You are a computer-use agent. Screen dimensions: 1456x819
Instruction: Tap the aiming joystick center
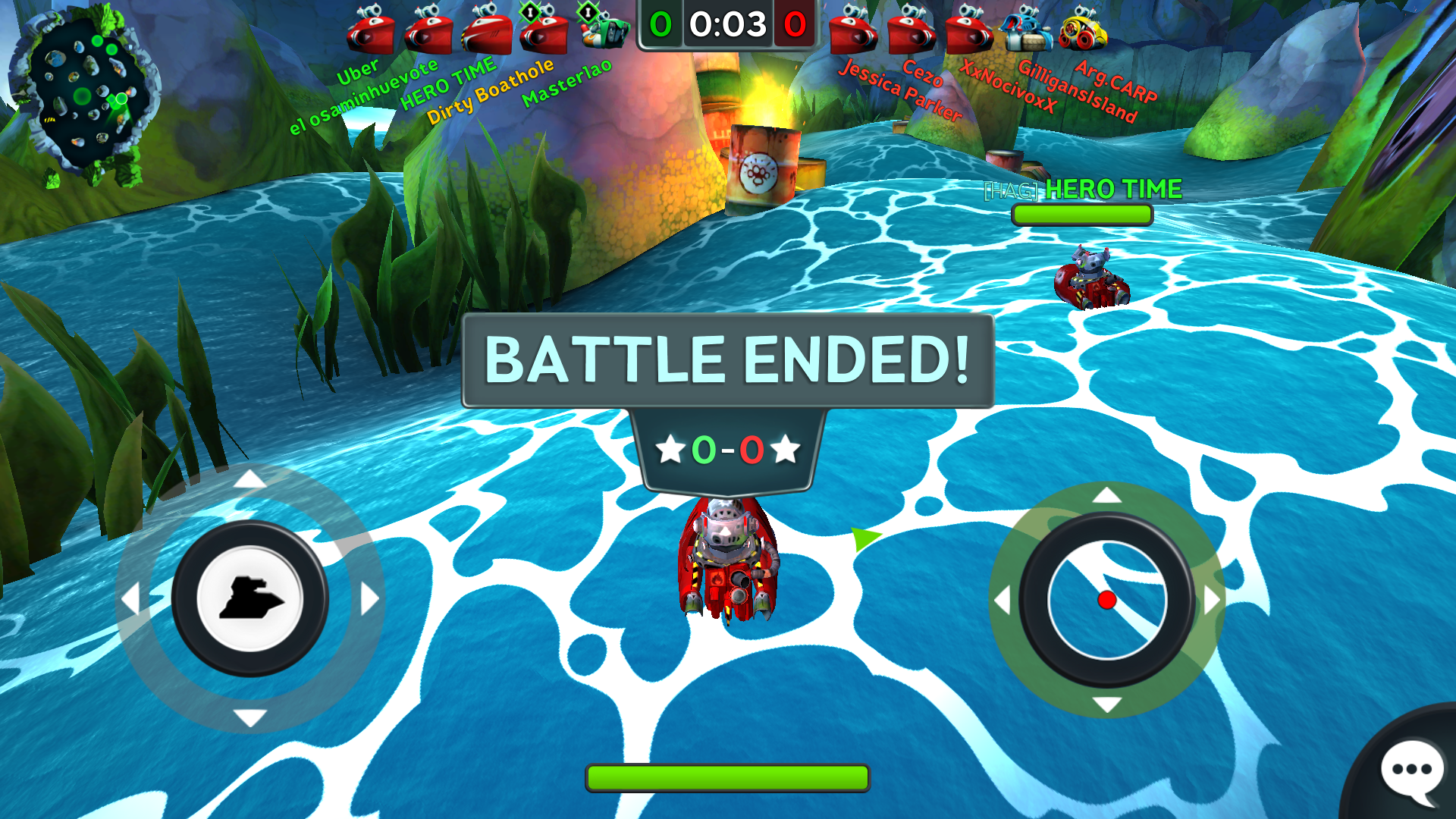(x=1106, y=600)
